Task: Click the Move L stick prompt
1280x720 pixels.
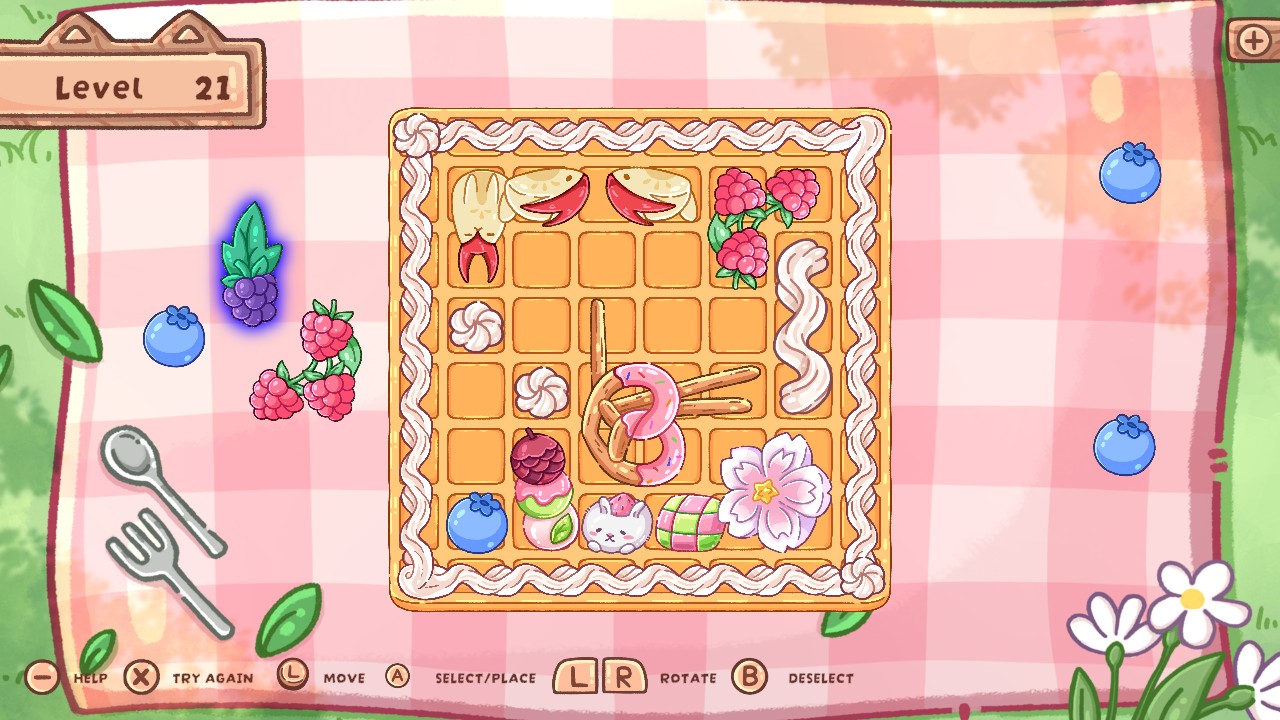Action: pos(292,676)
